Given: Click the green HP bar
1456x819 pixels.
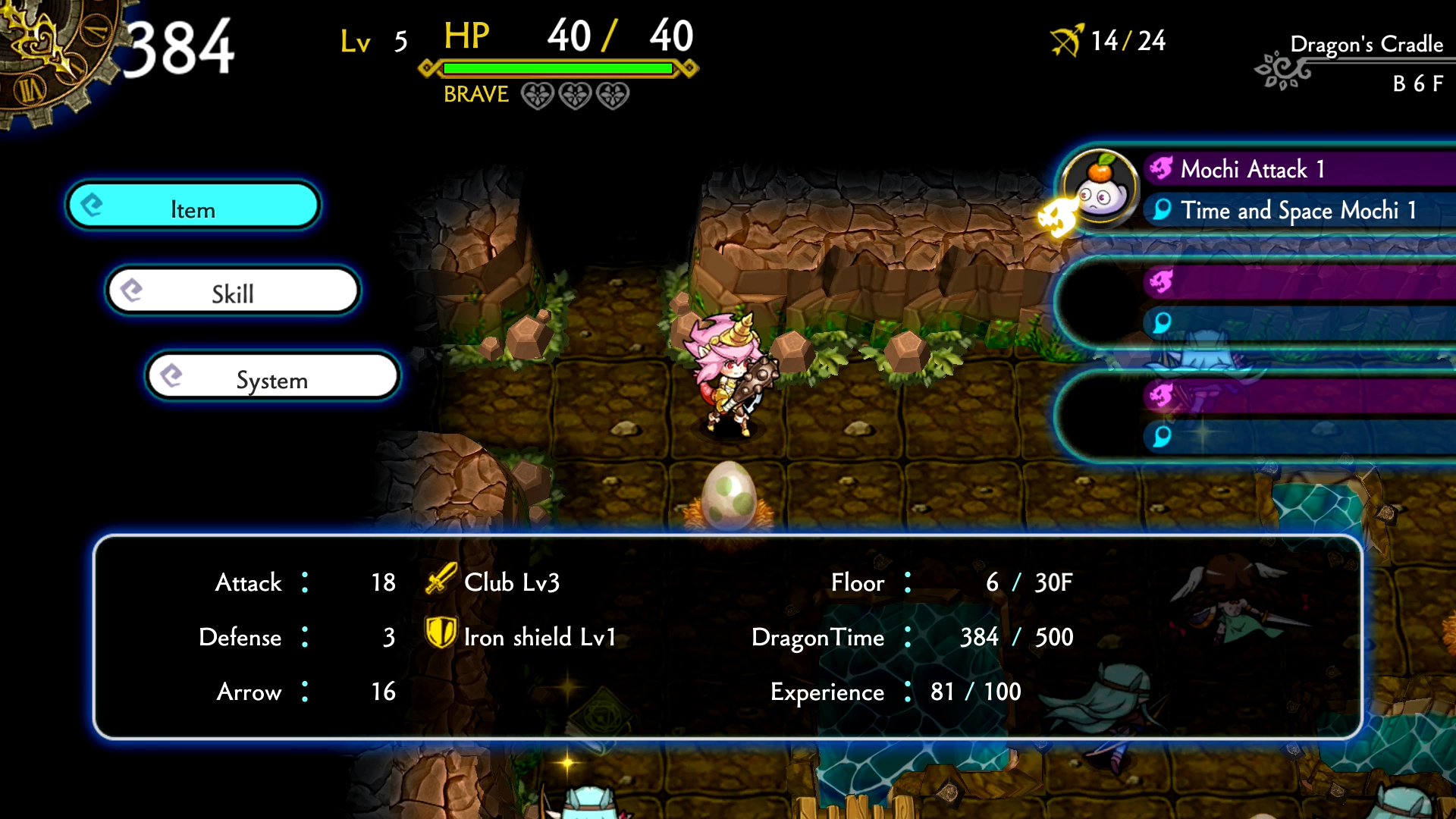Looking at the screenshot, I should 556,69.
